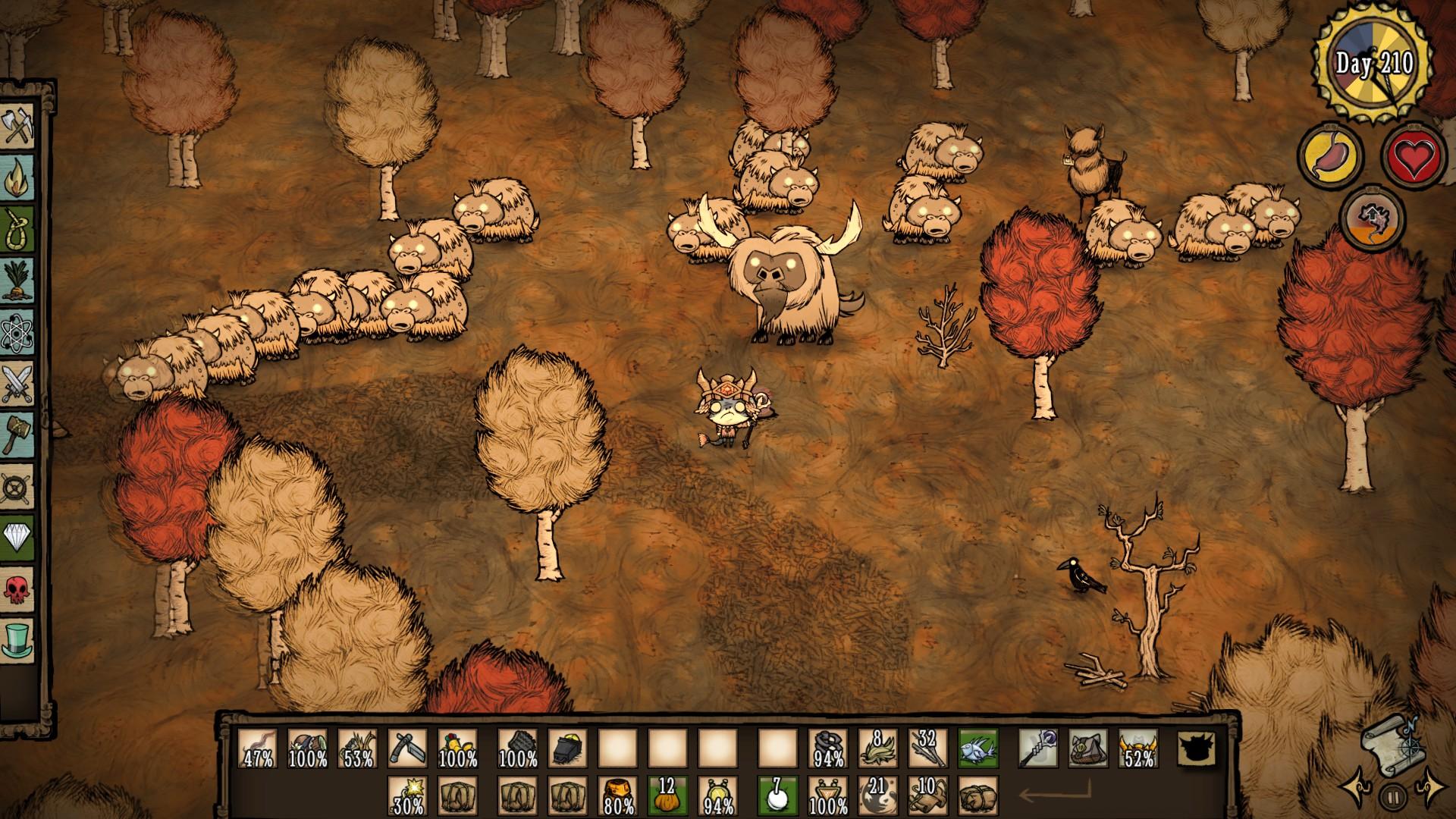Image resolution: width=1456 pixels, height=819 pixels.
Task: Pick the stack of 32 twigs
Action: [927, 749]
